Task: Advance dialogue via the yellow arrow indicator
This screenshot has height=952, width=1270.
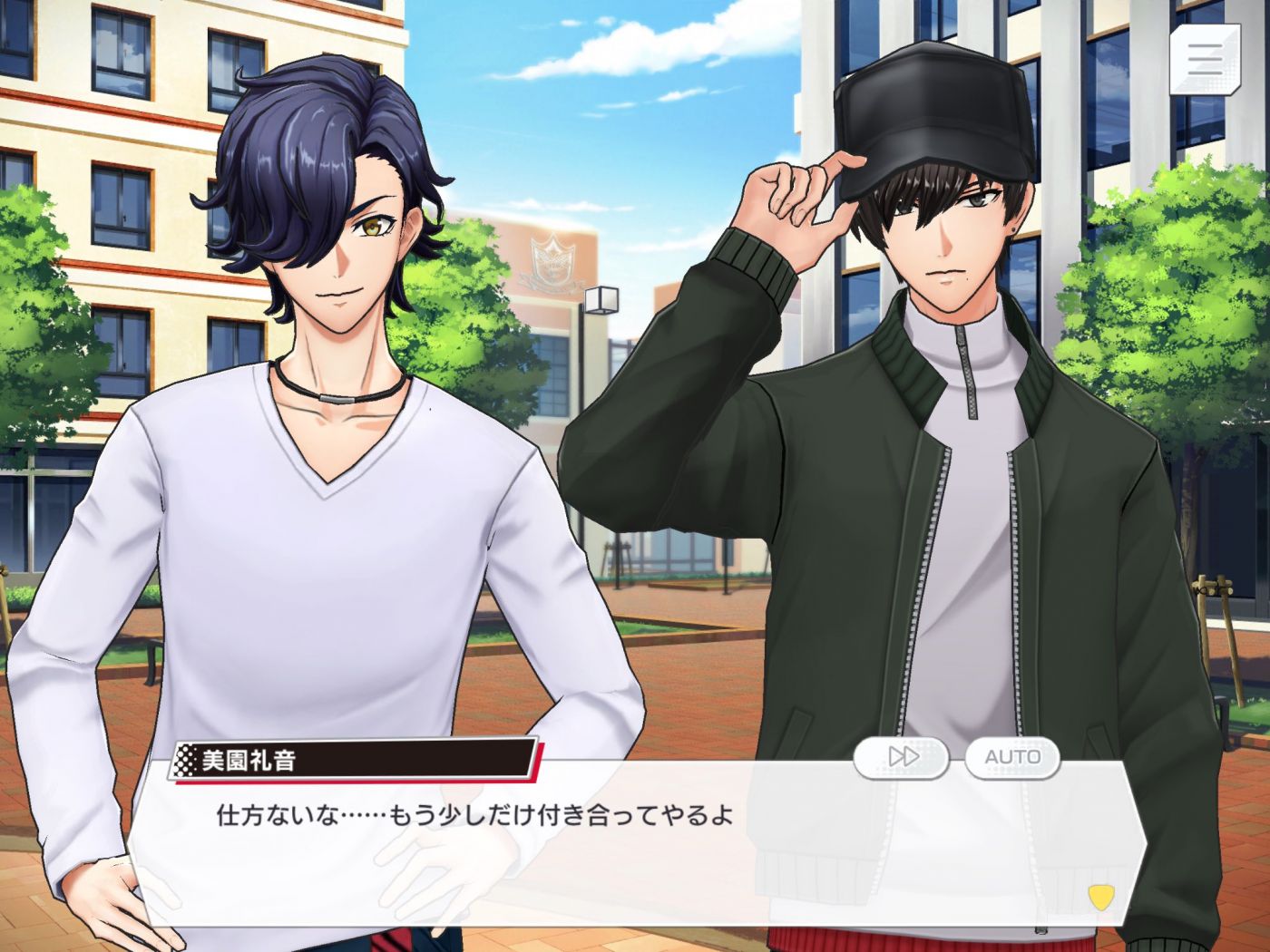Action: (x=1100, y=898)
